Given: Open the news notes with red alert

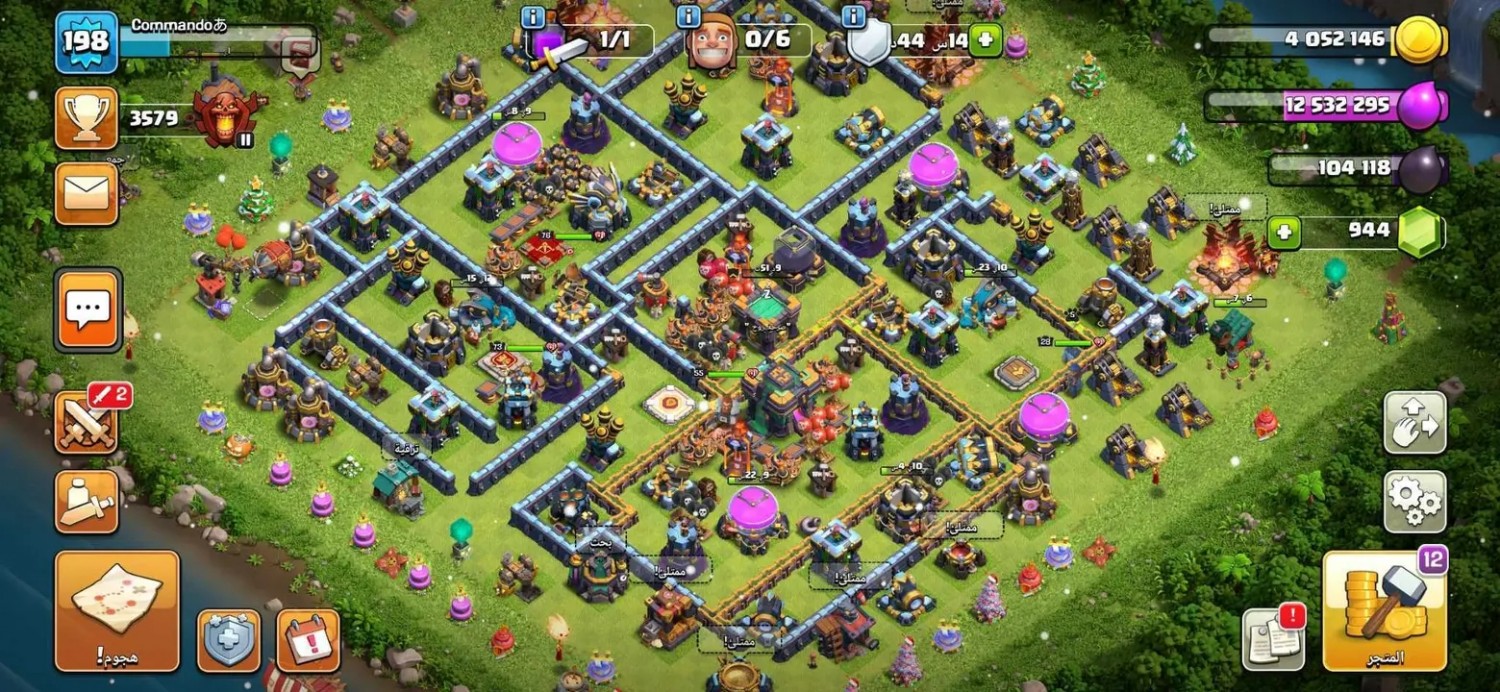Looking at the screenshot, I should [1273, 637].
